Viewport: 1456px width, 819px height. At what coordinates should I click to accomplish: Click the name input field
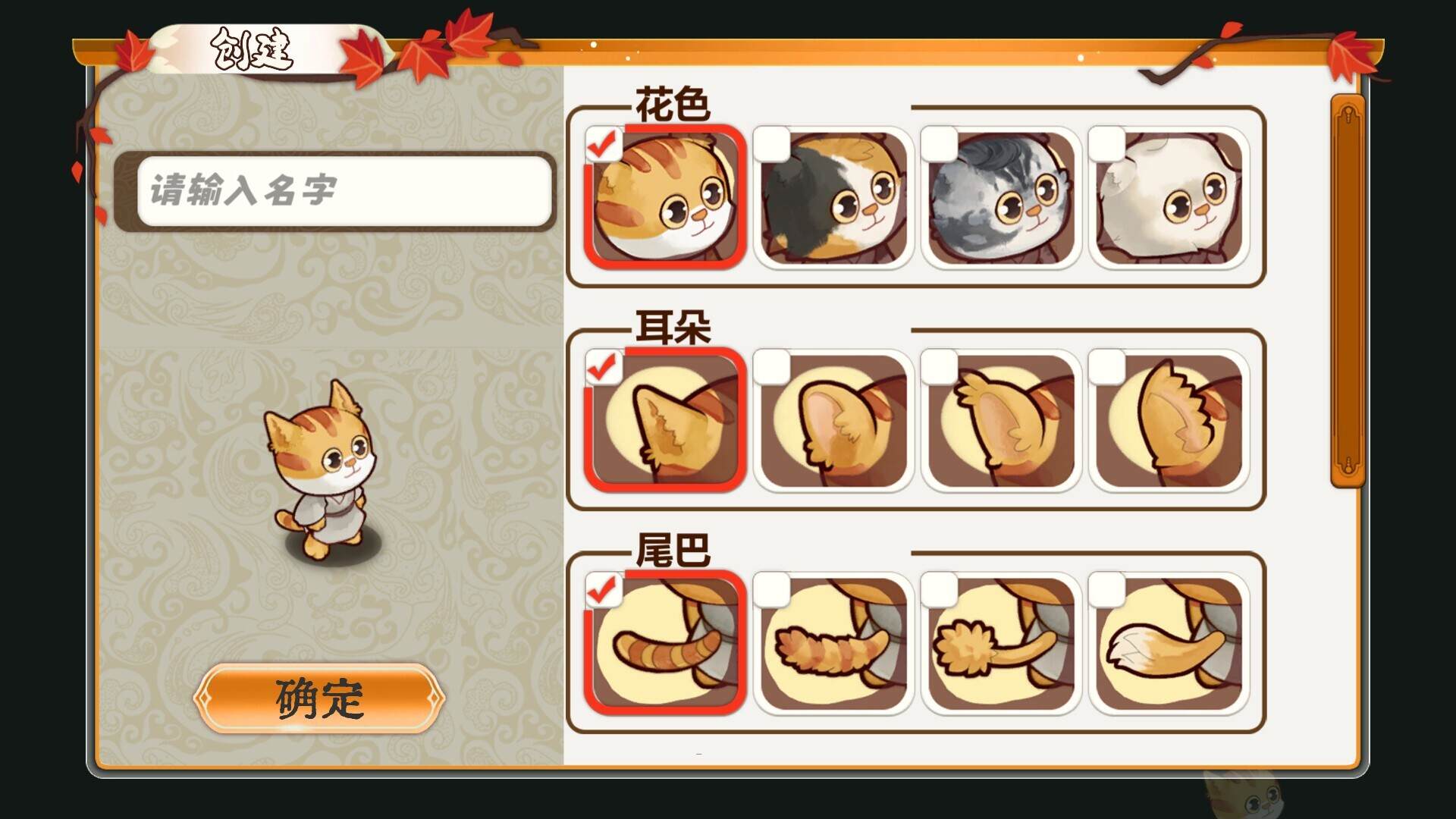(x=344, y=190)
